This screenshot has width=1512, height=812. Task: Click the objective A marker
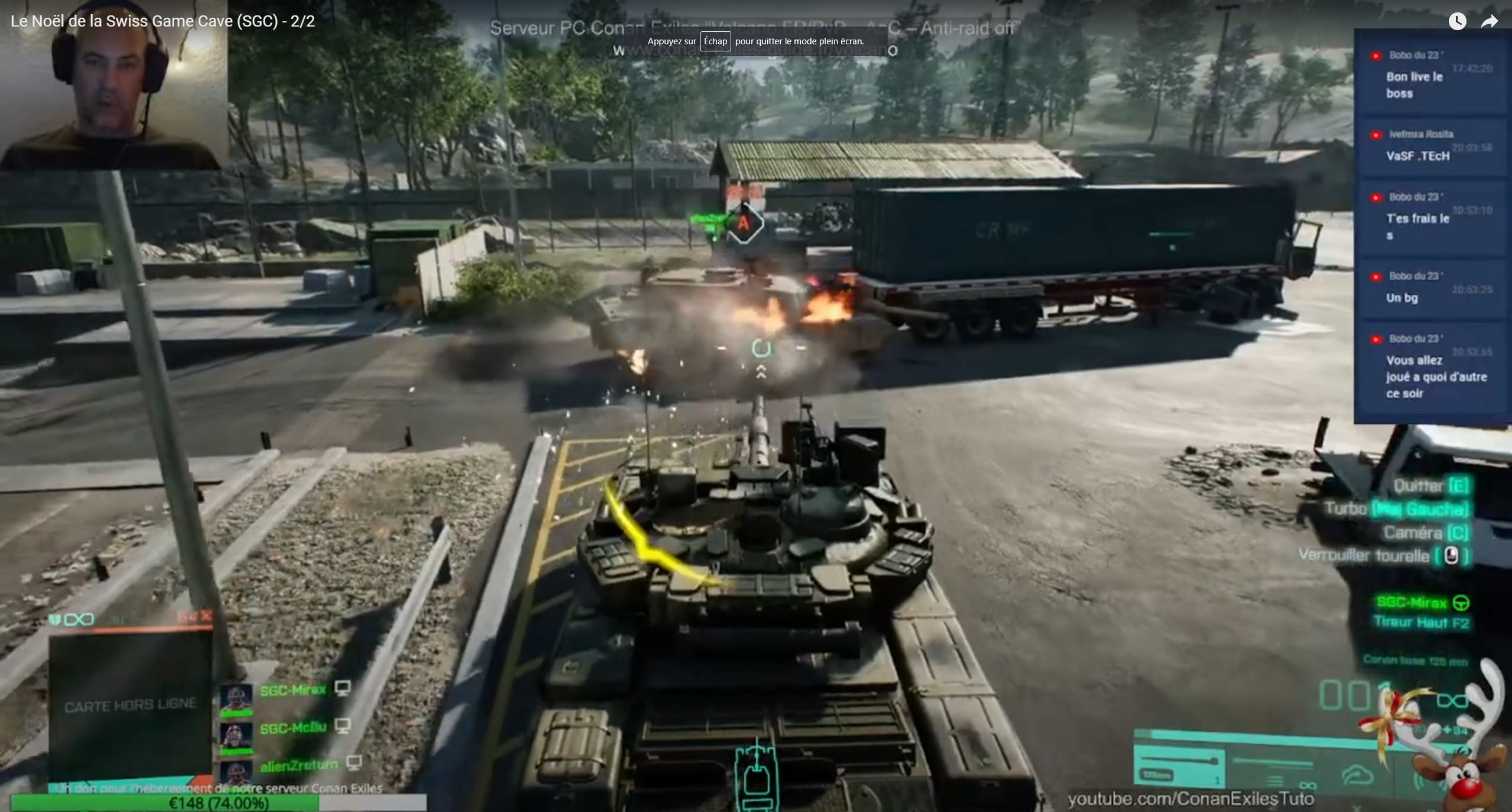(744, 223)
